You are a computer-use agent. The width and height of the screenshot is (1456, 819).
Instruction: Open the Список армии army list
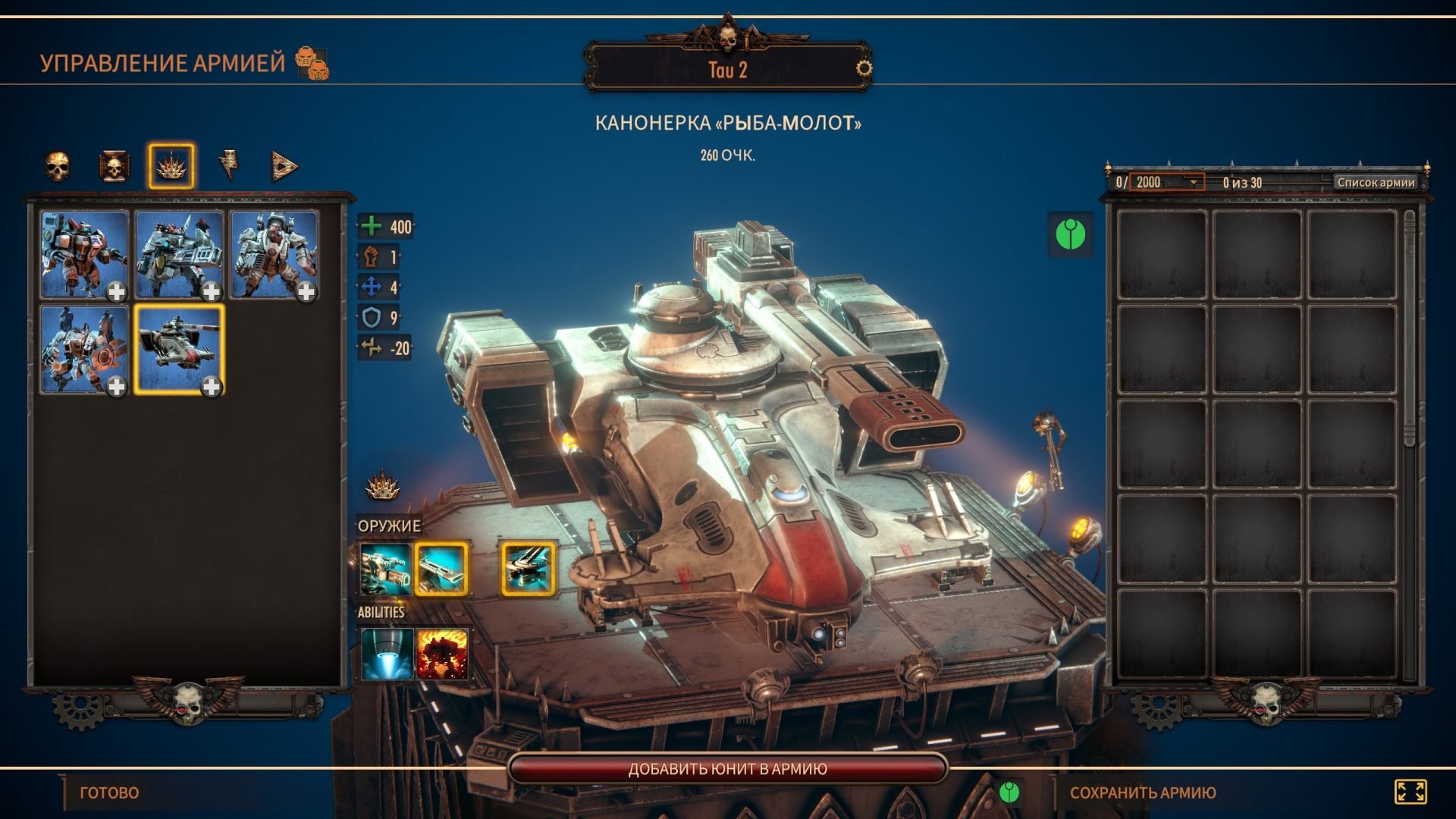click(x=1376, y=182)
